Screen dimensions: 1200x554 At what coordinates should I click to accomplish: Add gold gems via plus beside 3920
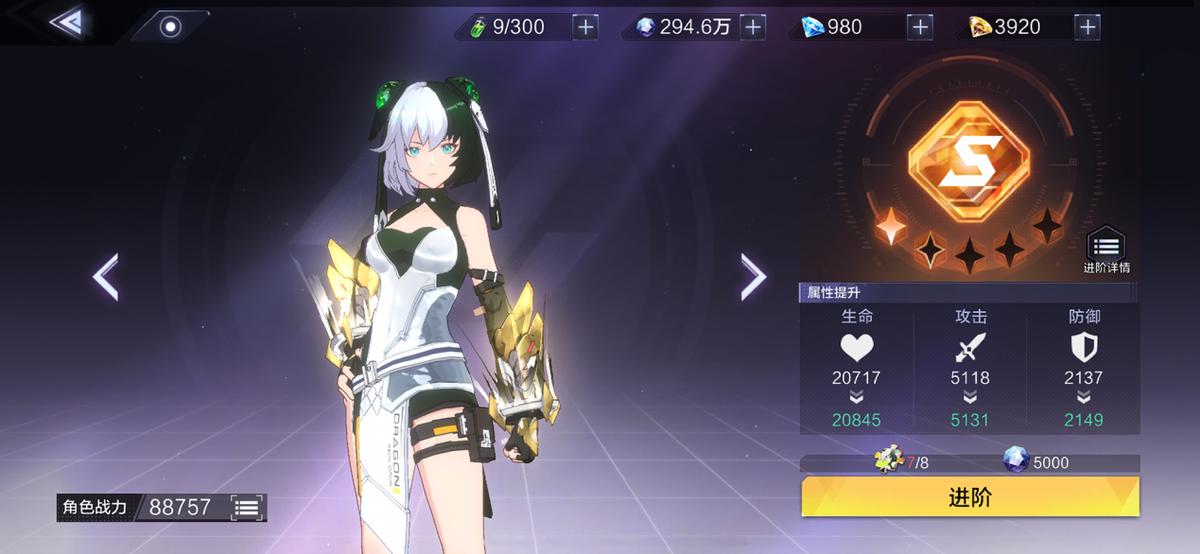[1087, 27]
